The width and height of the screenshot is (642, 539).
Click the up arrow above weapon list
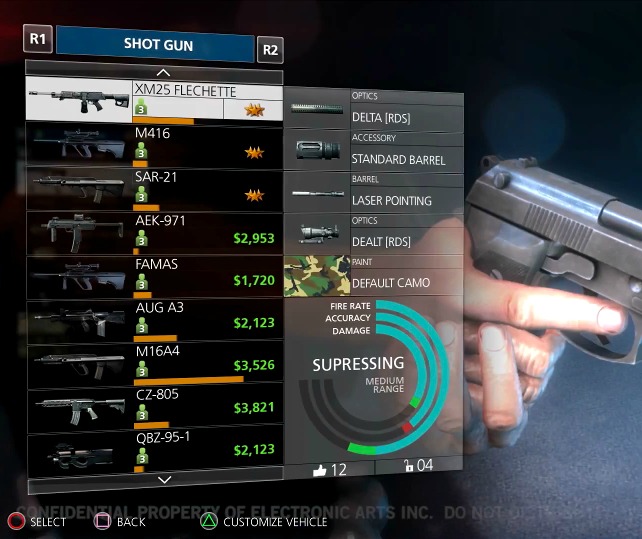(x=164, y=73)
